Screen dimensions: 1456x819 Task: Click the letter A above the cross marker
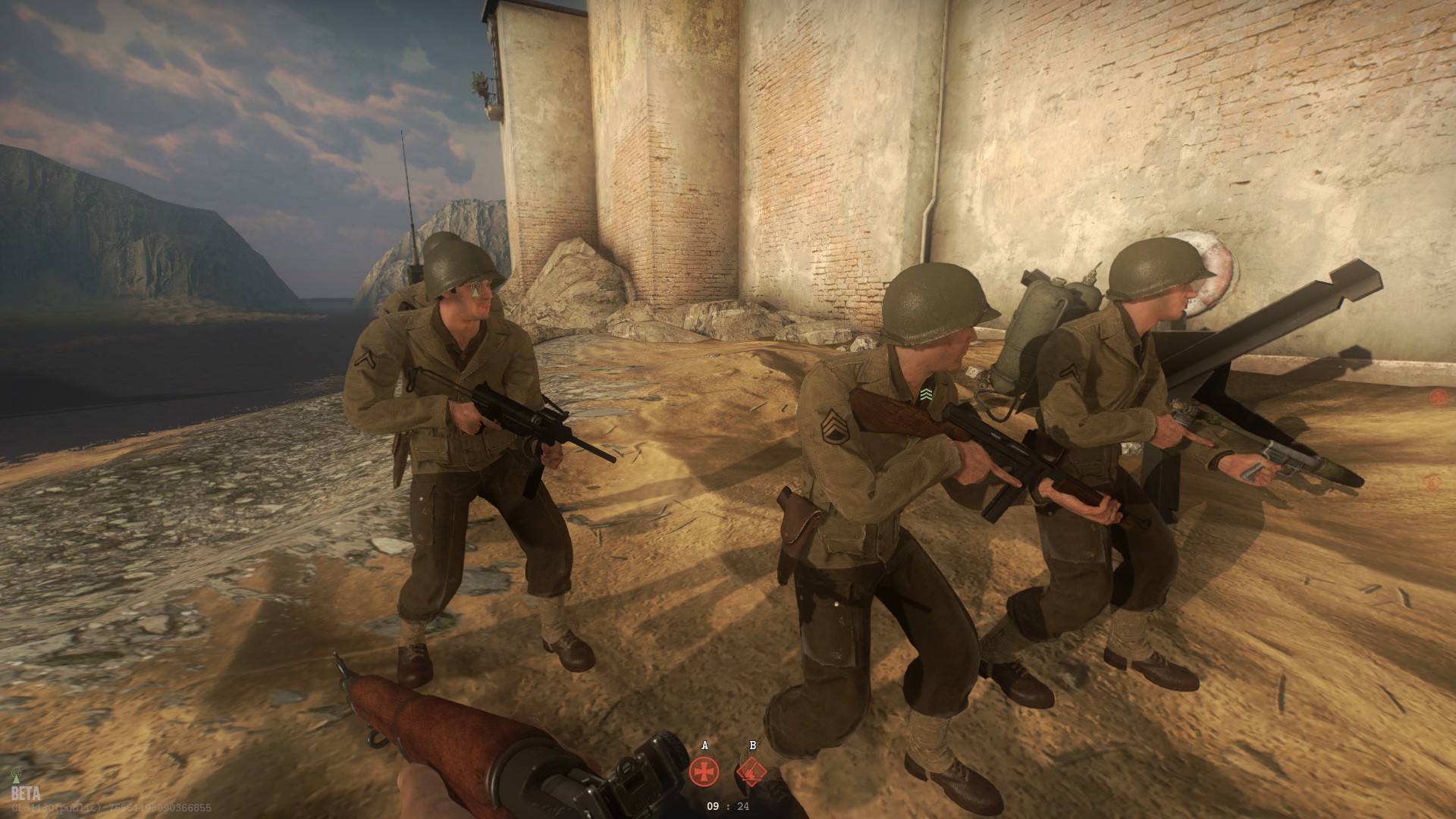tap(704, 745)
